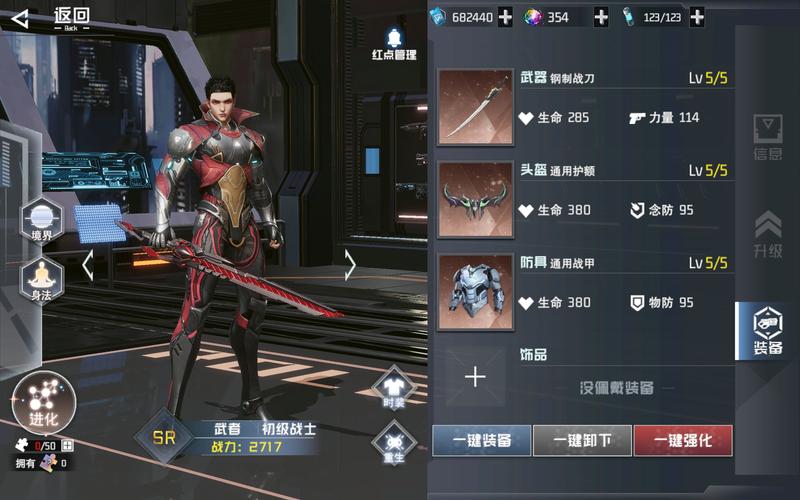Open 红点管理 bell icon
800x500 pixels.
[x=393, y=42]
